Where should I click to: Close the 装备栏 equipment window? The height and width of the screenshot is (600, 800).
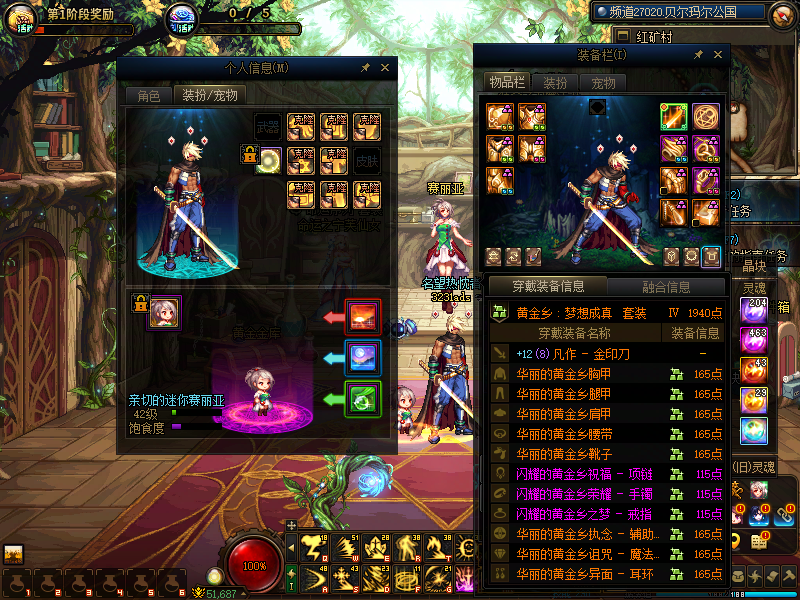(x=716, y=55)
